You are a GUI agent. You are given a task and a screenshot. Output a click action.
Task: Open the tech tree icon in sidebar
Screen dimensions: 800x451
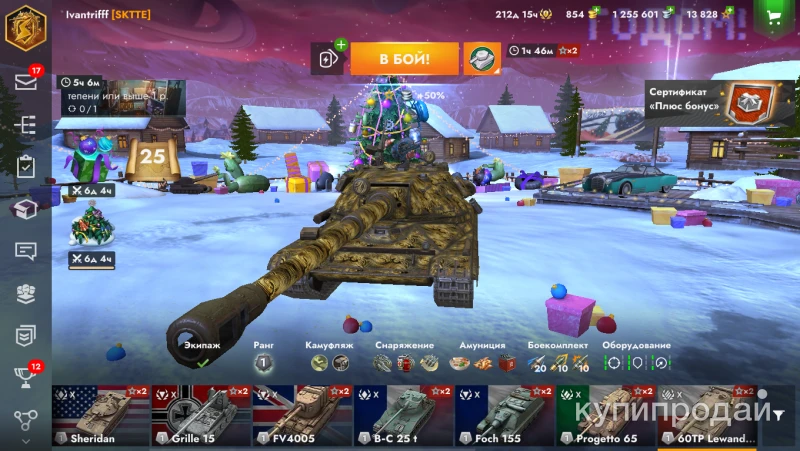(25, 125)
